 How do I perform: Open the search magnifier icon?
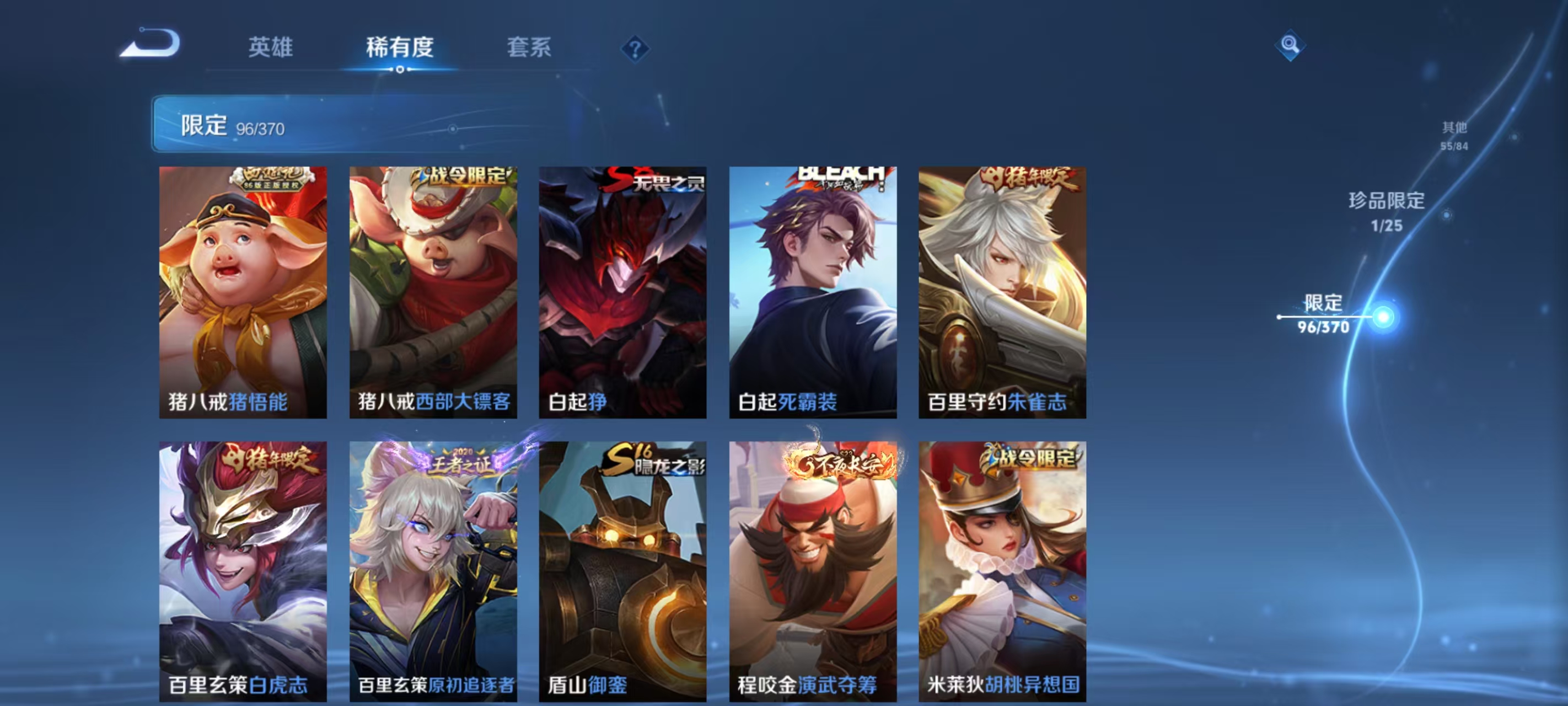pyautogui.click(x=1291, y=44)
